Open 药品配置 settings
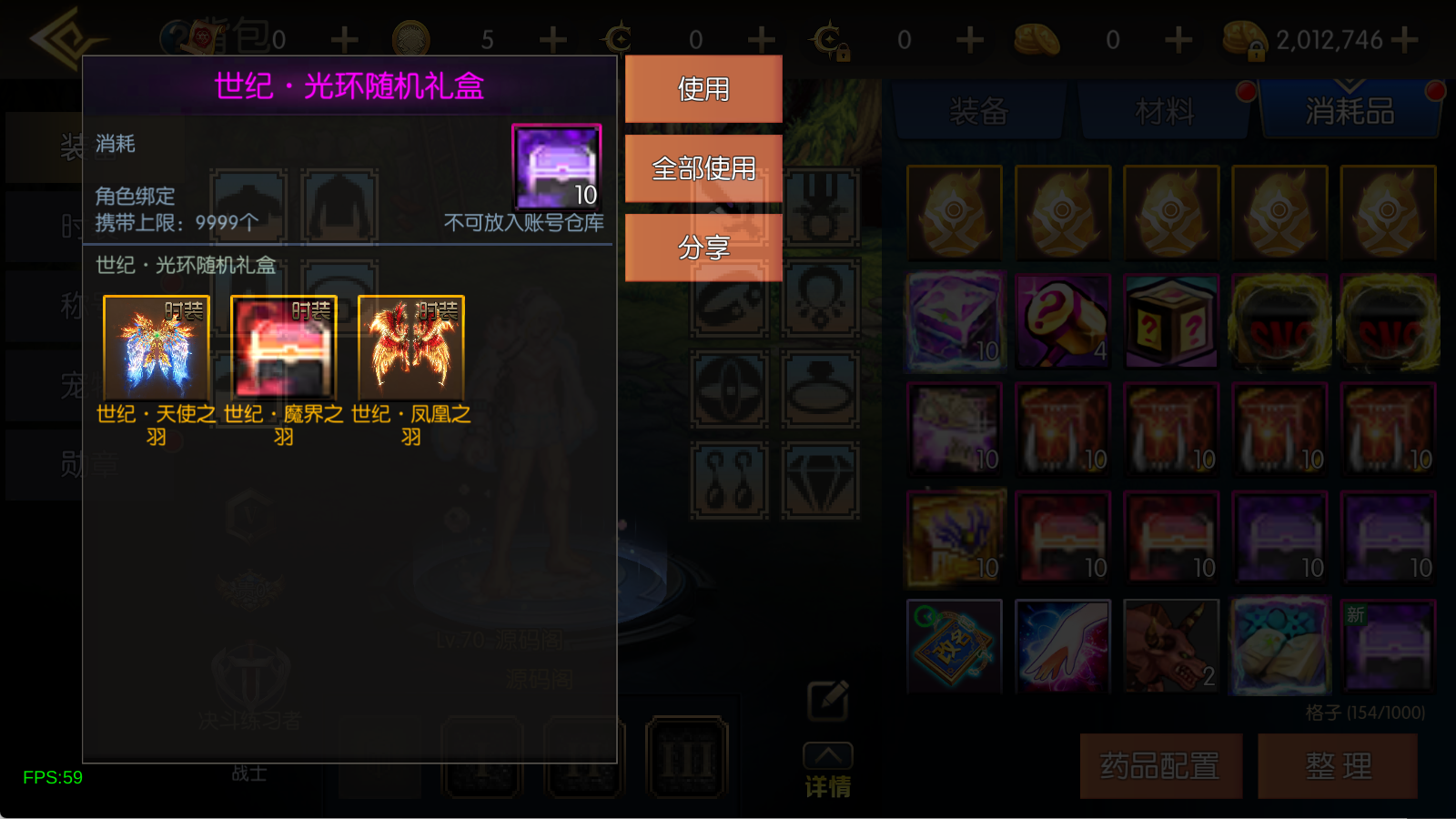 pyautogui.click(x=1160, y=766)
